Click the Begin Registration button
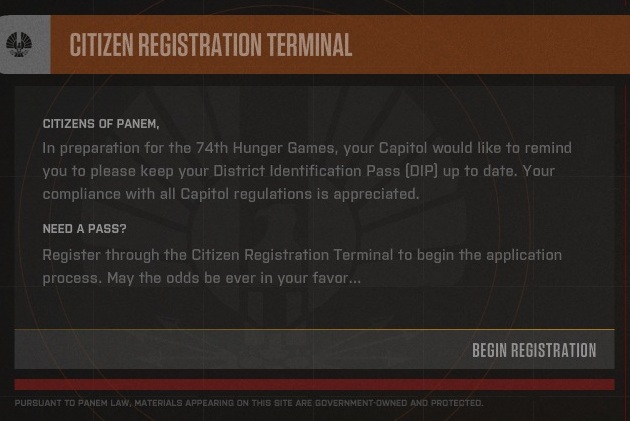This screenshot has width=630, height=421. click(x=533, y=350)
